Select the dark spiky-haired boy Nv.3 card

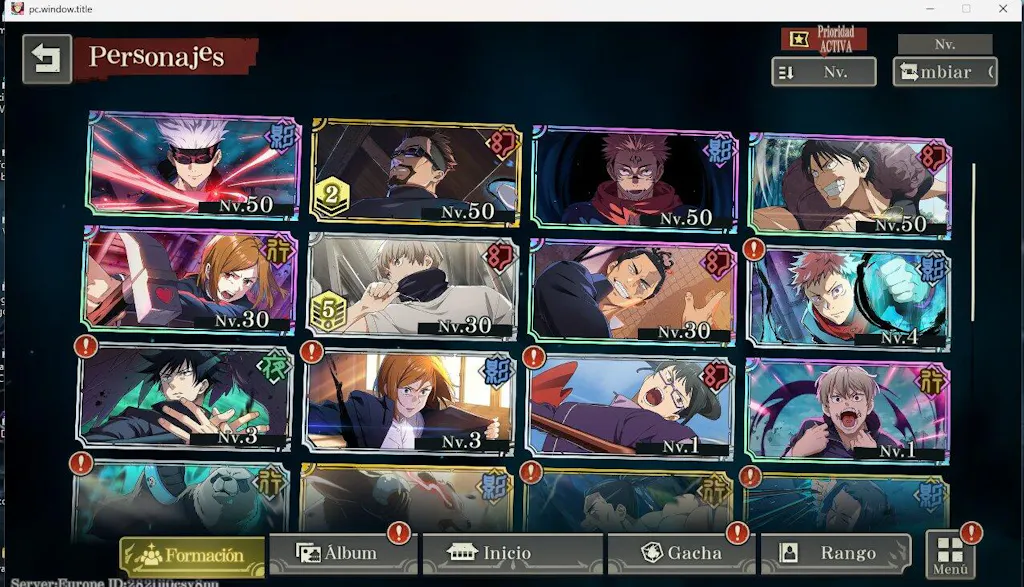(185, 397)
